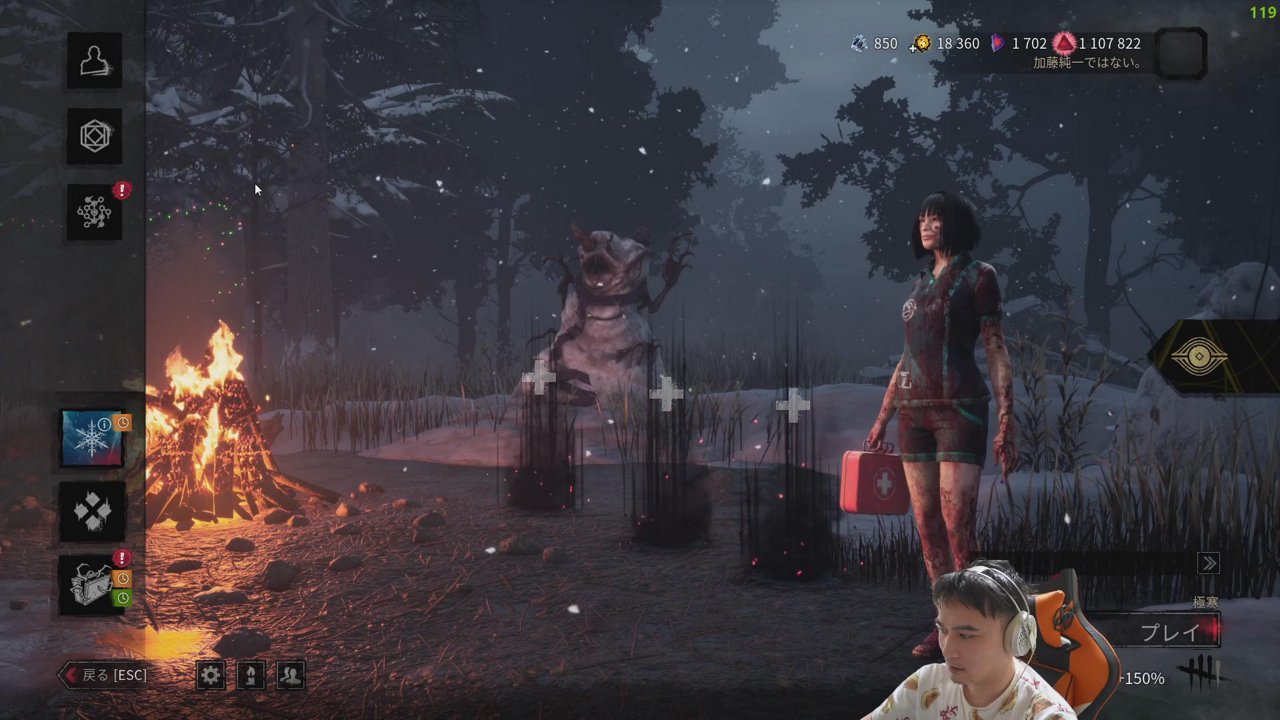Click the purple iridescent shards icon
Viewport: 1280px width, 720px height.
(997, 43)
